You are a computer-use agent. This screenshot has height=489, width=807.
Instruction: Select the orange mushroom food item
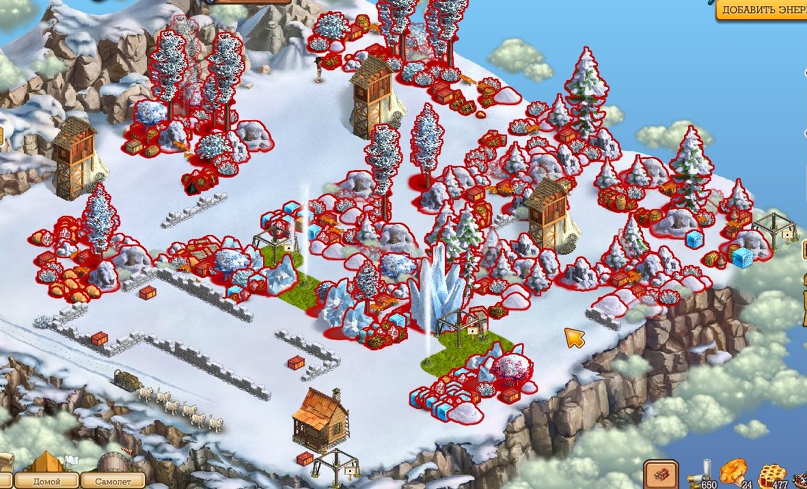[x=736, y=468]
